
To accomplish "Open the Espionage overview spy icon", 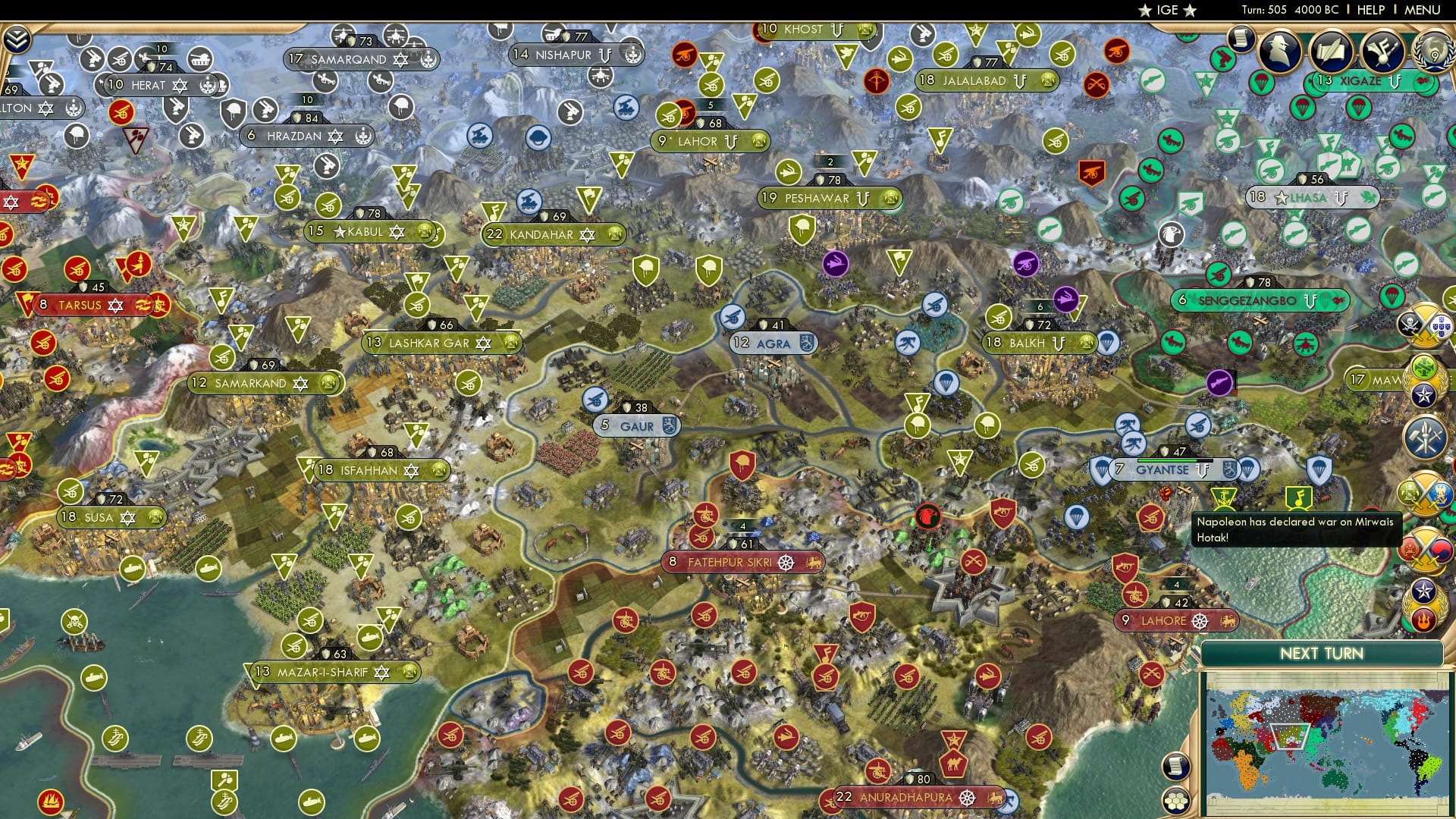I will pos(1279,49).
